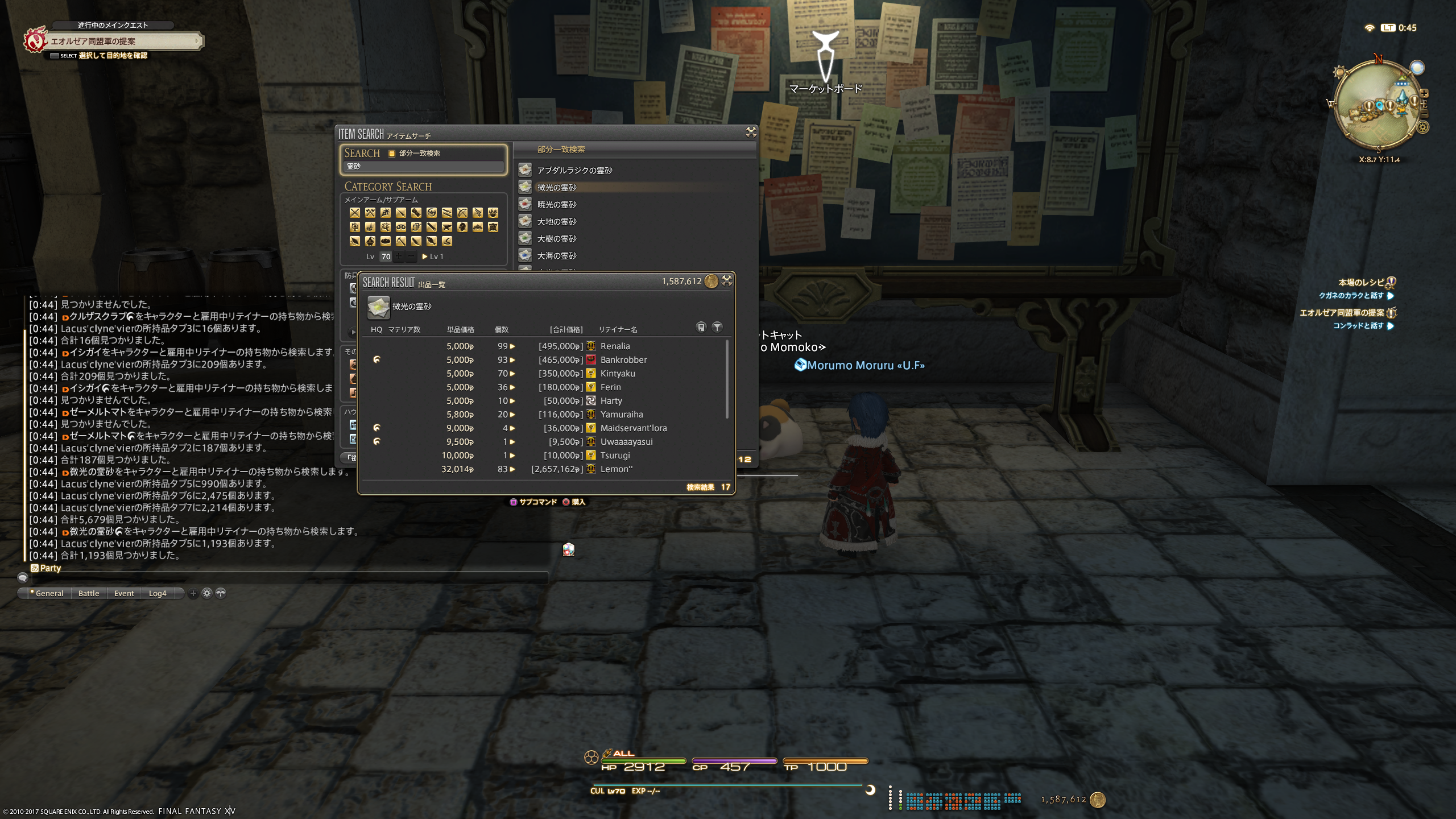
Task: Choose Kintyaku's 350,000 gil listing
Action: (x=546, y=374)
